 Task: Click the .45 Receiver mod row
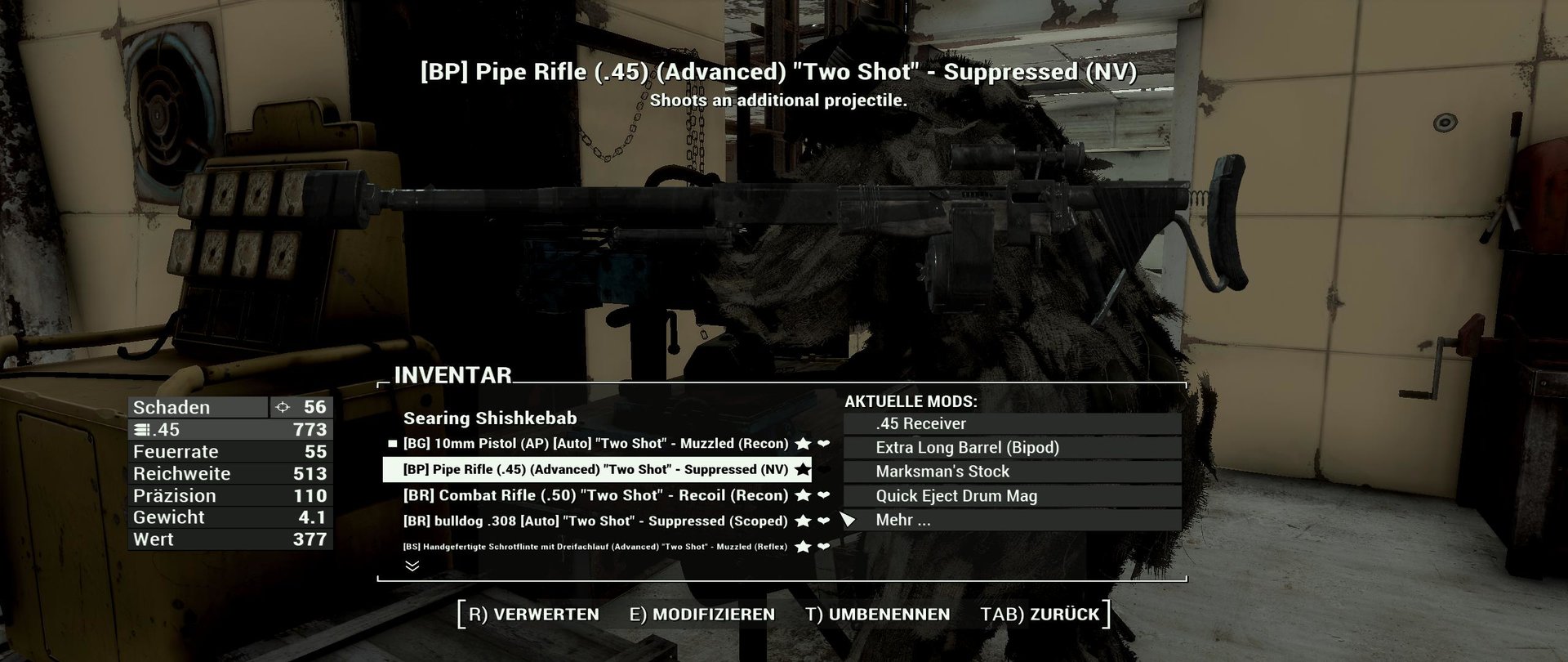pos(1012,424)
